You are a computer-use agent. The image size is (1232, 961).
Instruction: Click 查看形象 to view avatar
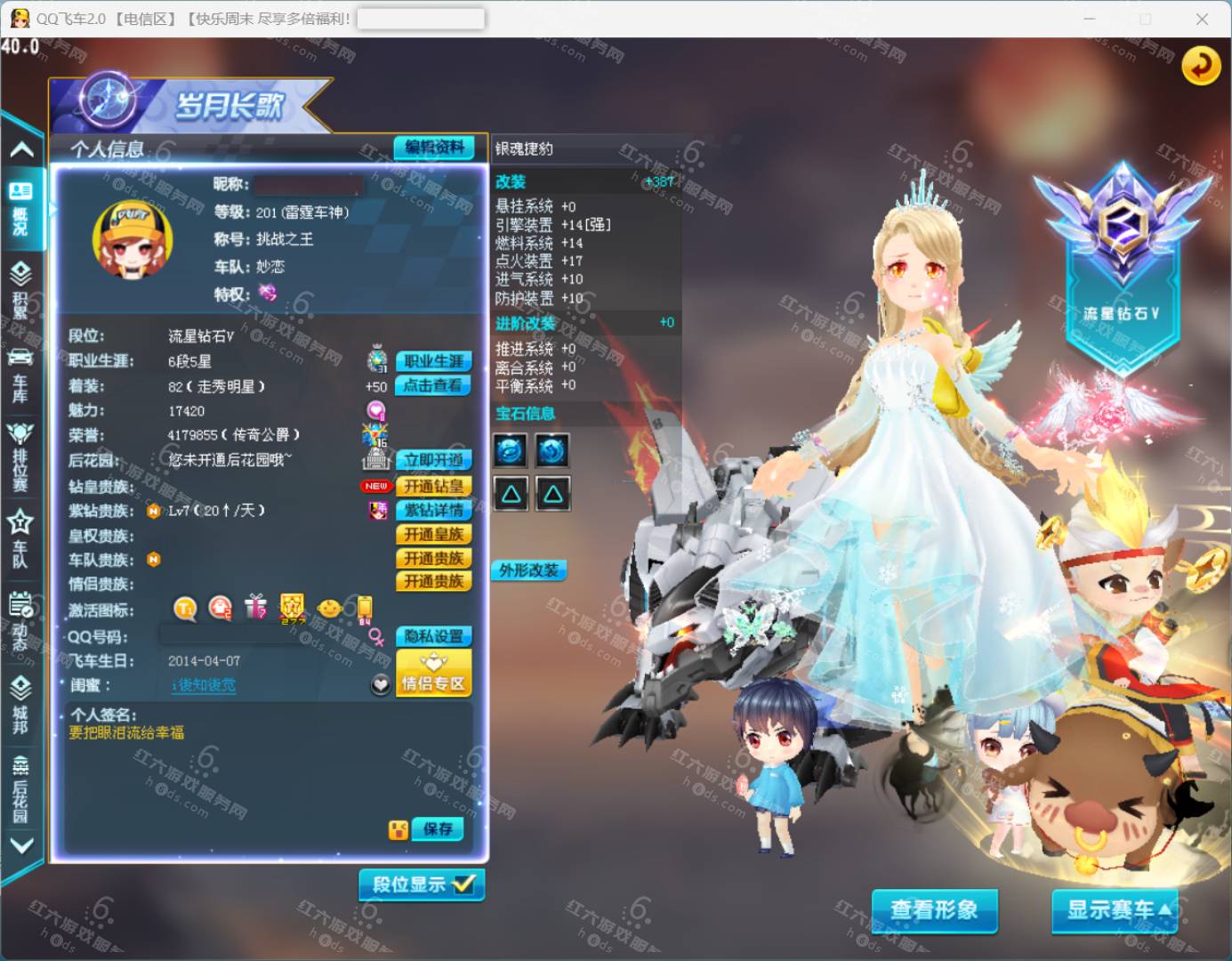[x=934, y=909]
